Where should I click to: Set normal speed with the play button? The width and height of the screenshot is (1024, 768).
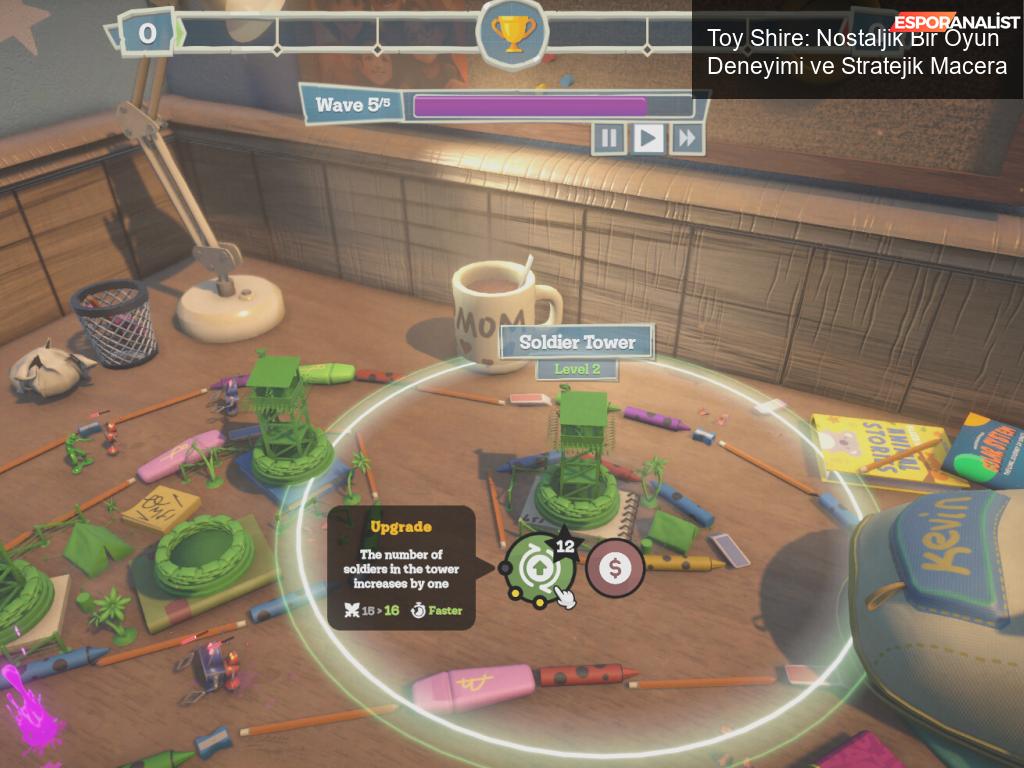648,137
